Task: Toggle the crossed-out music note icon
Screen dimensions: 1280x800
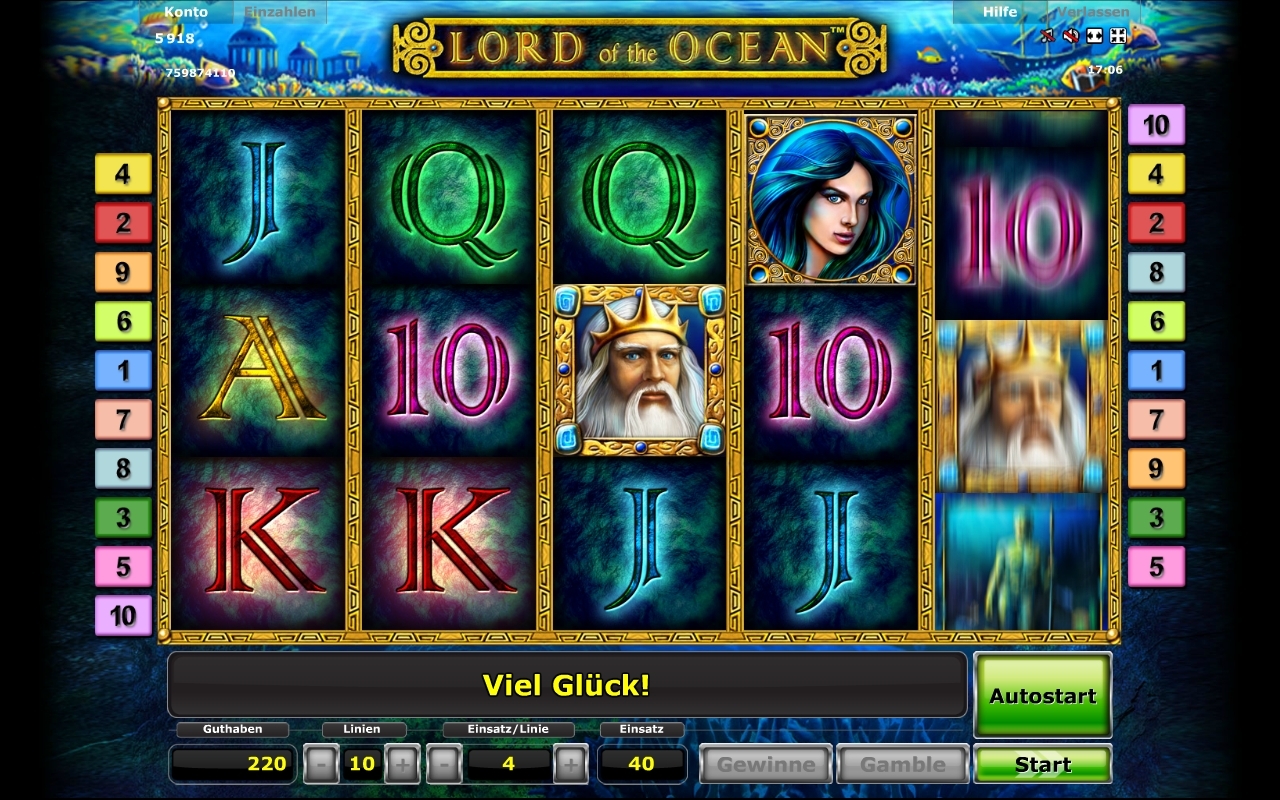Action: coord(1047,36)
